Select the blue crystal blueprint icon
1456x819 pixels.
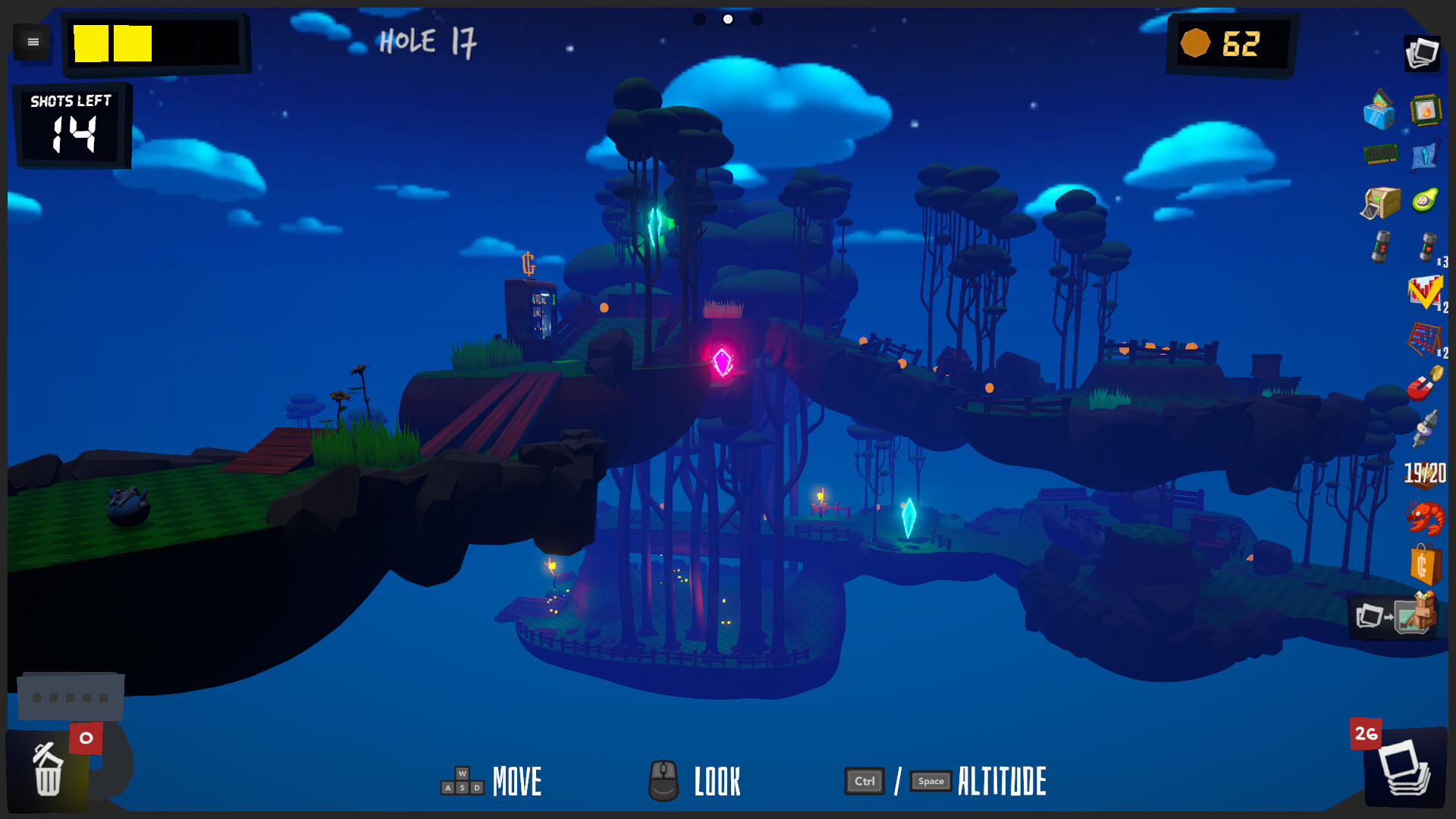tap(1425, 155)
